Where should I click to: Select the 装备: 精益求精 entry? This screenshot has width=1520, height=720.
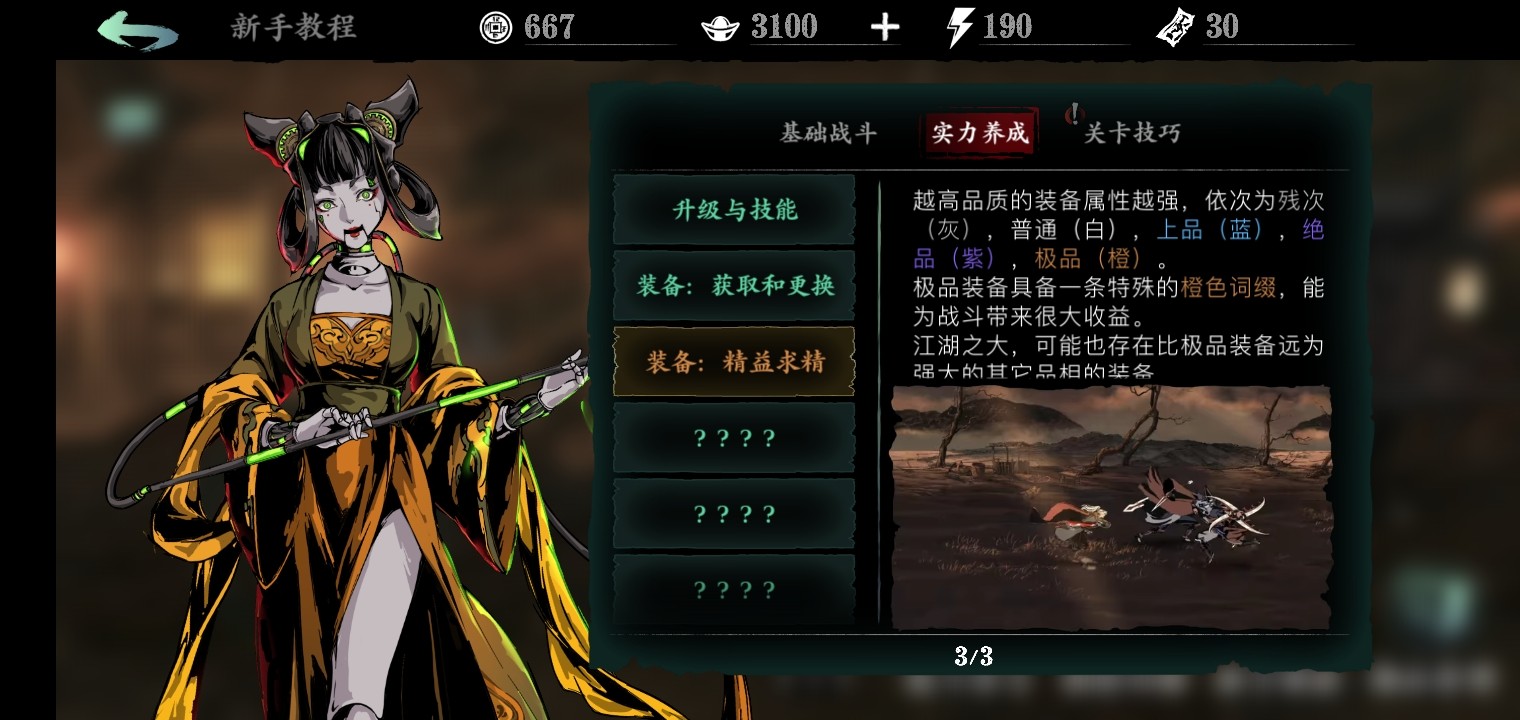click(734, 362)
